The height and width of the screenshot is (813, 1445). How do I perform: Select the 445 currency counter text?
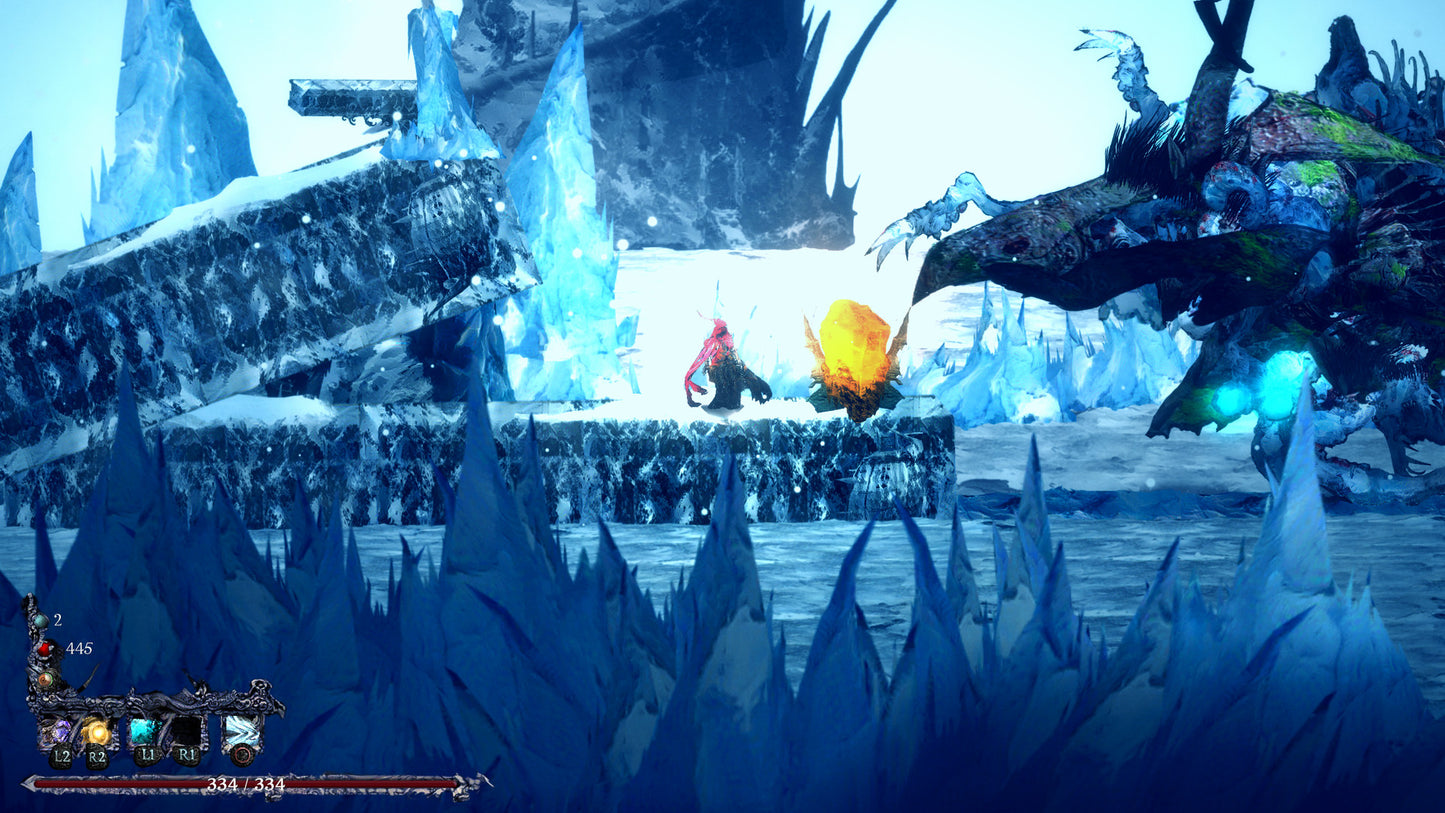pyautogui.click(x=79, y=648)
